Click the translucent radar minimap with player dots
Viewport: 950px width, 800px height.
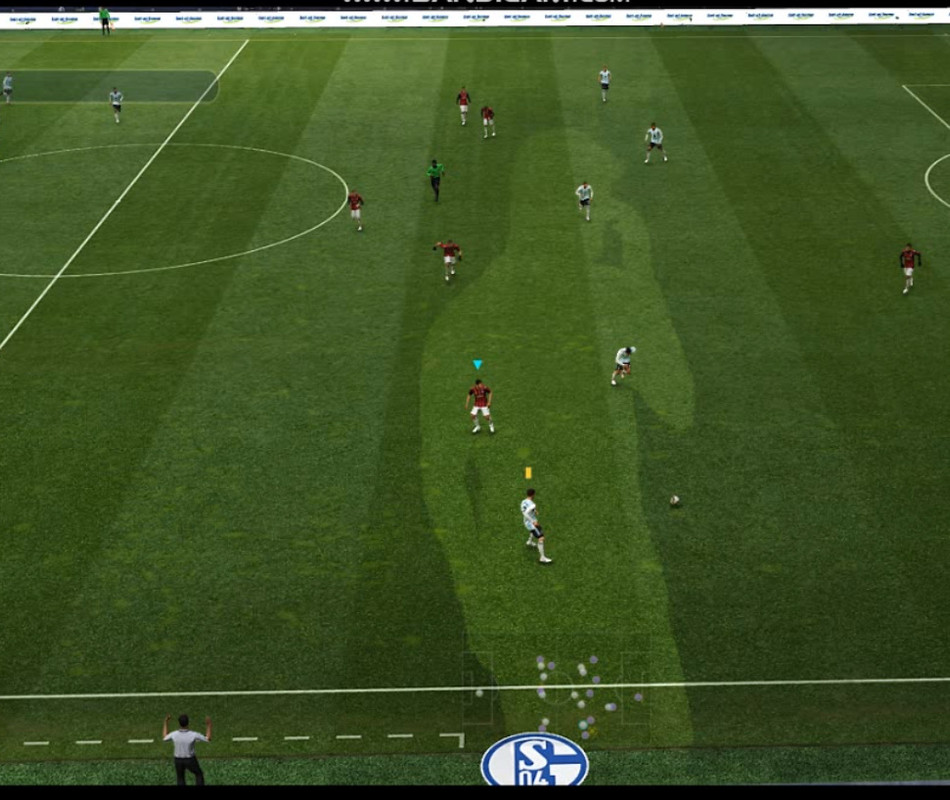tap(557, 690)
